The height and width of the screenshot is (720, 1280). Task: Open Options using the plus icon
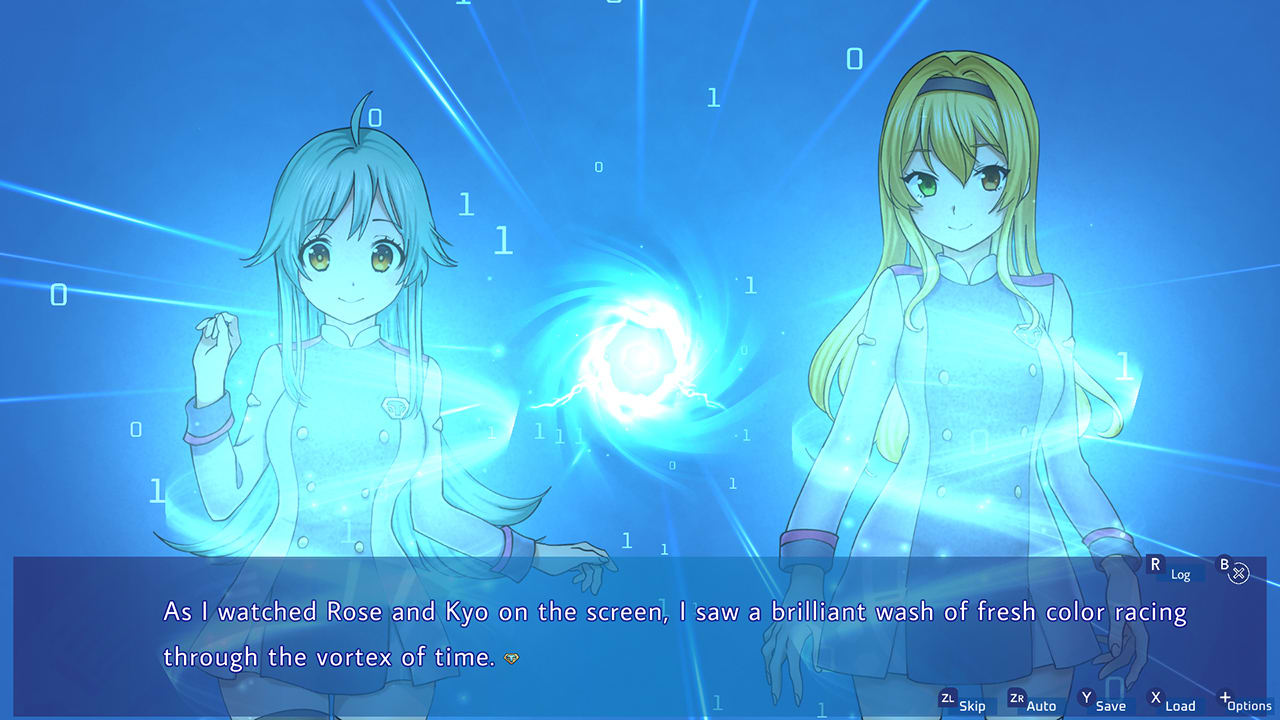[x=1240, y=703]
